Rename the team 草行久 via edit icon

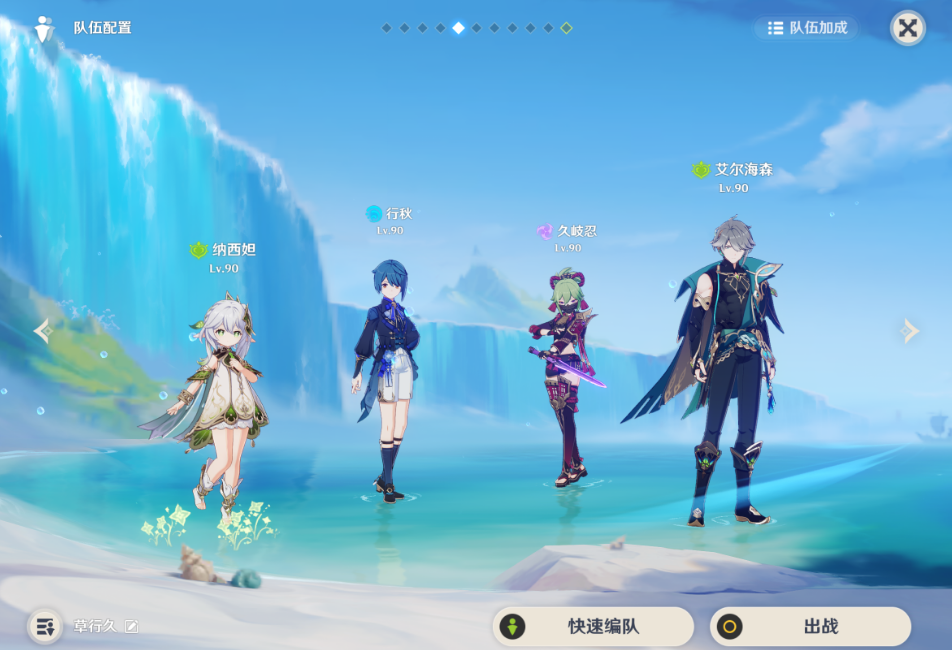point(131,627)
